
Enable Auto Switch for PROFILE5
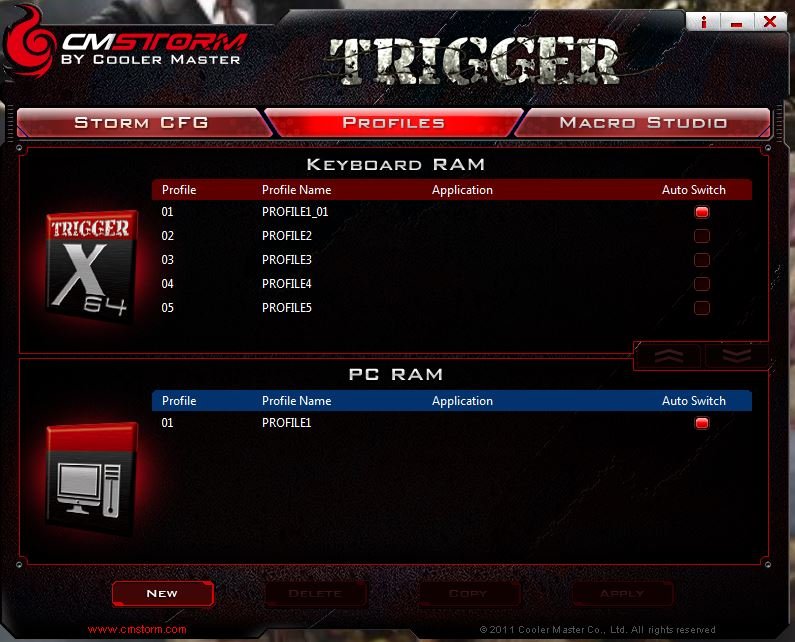(x=702, y=308)
